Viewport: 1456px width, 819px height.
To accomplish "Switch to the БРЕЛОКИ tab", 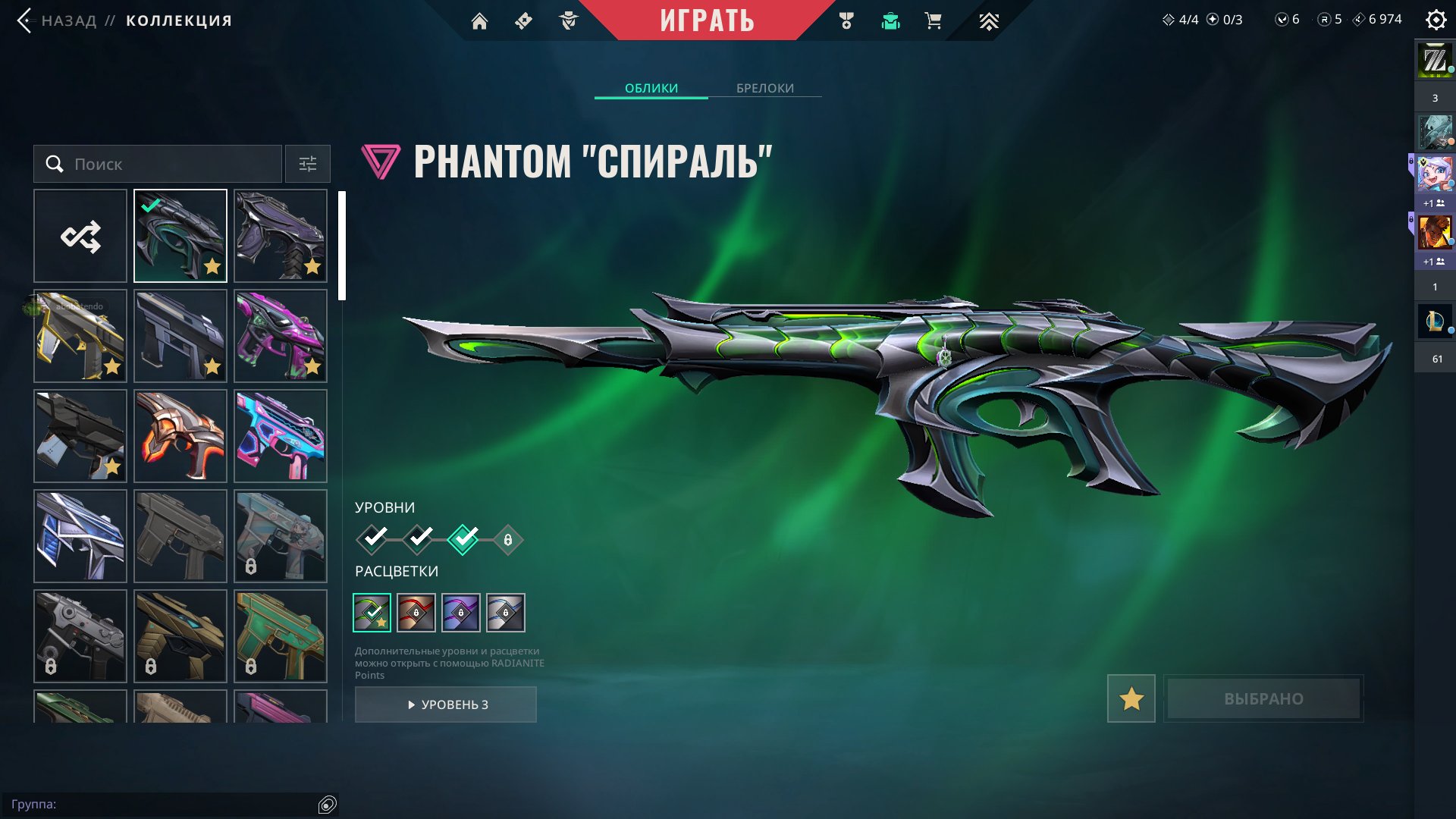I will [x=764, y=88].
